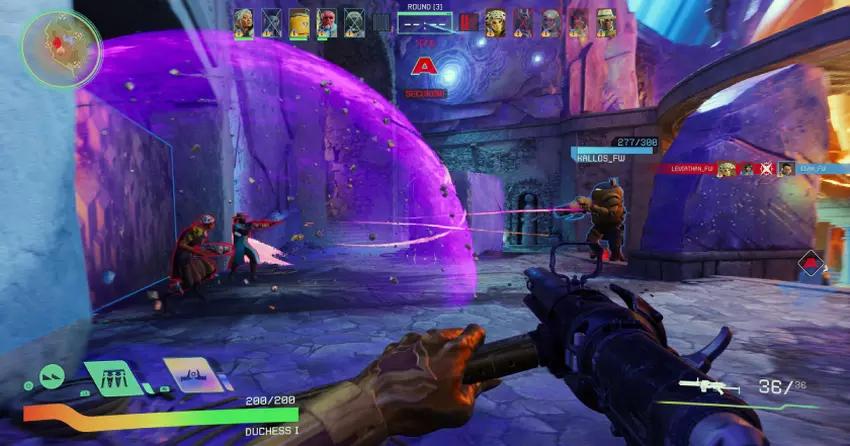Image resolution: width=850 pixels, height=446 pixels.
Task: Activate the double-arrow dash ability
Action: tap(52, 377)
